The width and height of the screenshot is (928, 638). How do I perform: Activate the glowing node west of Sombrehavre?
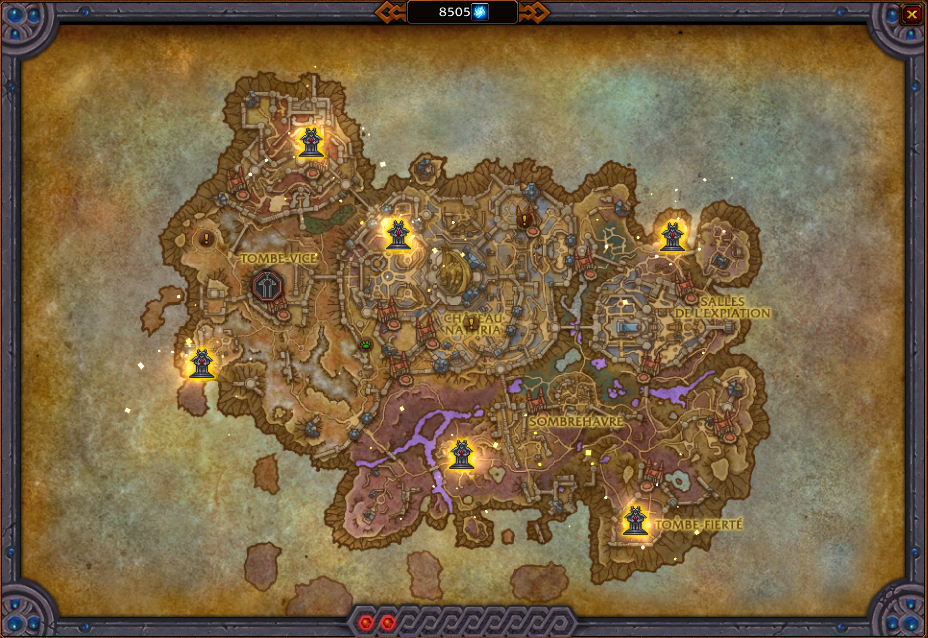[461, 455]
